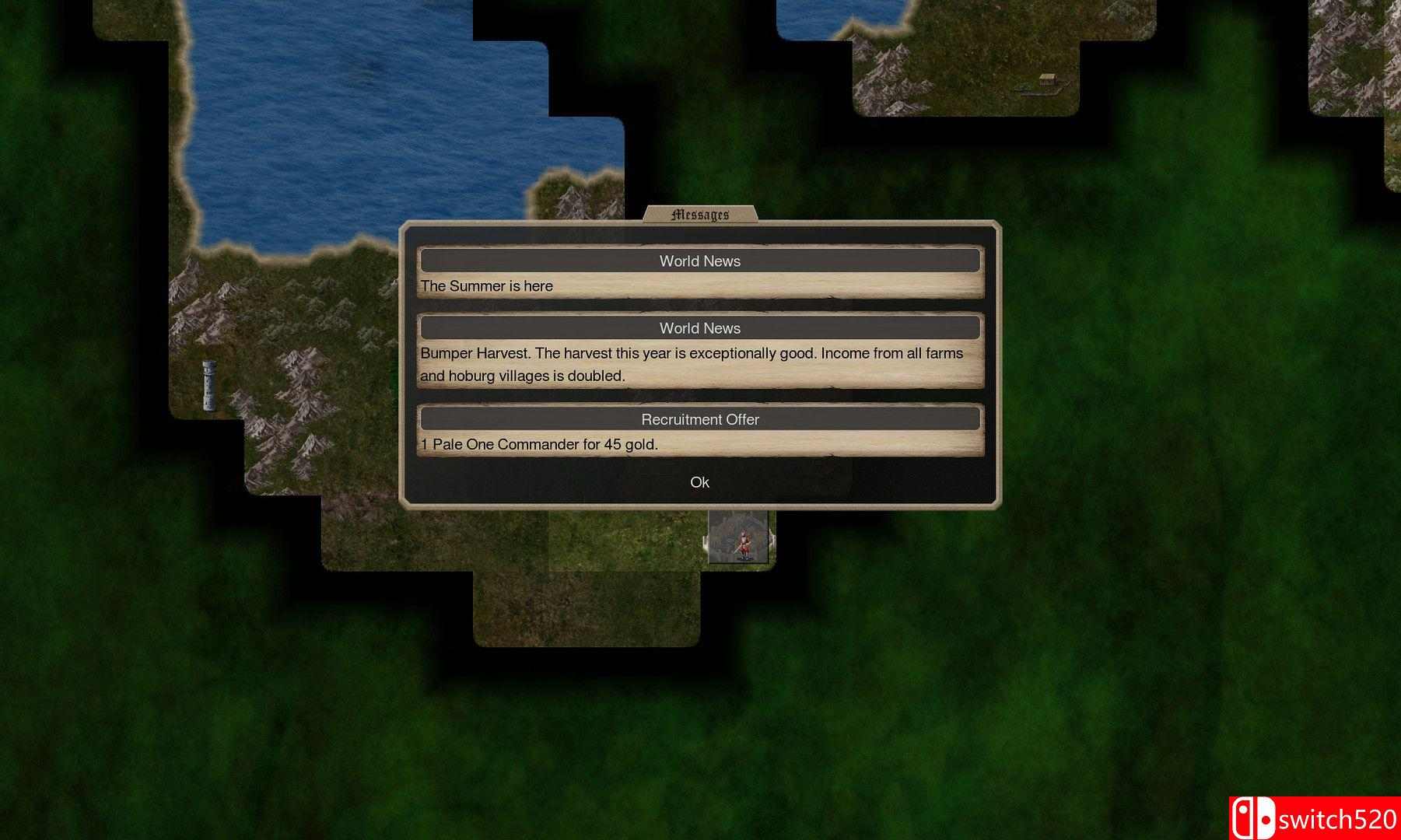The width and height of the screenshot is (1401, 840).
Task: Dismiss the messages with the Ok button
Action: tap(699, 482)
